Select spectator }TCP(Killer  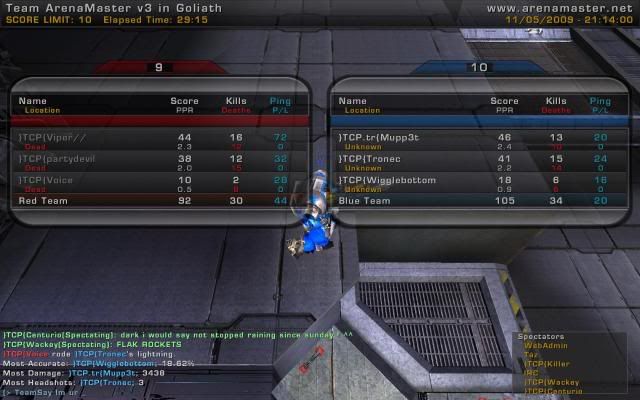[546, 363]
